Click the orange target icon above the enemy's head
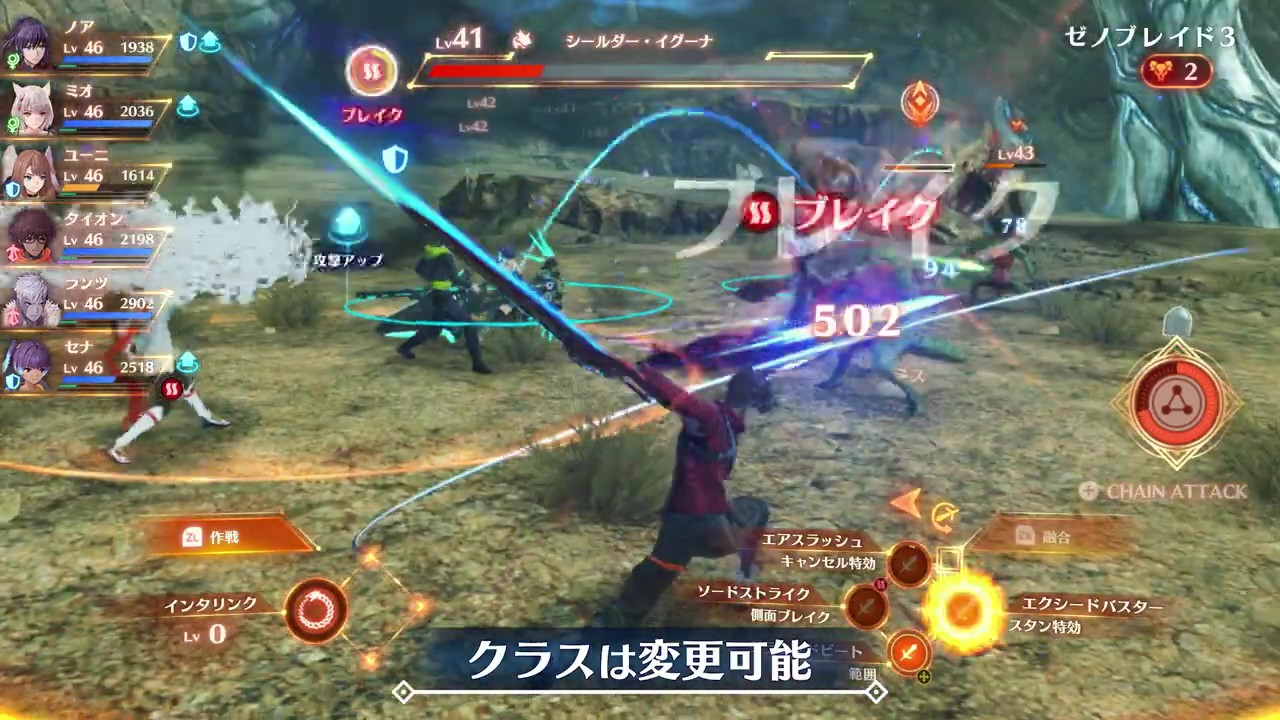This screenshot has height=720, width=1280. click(x=919, y=100)
